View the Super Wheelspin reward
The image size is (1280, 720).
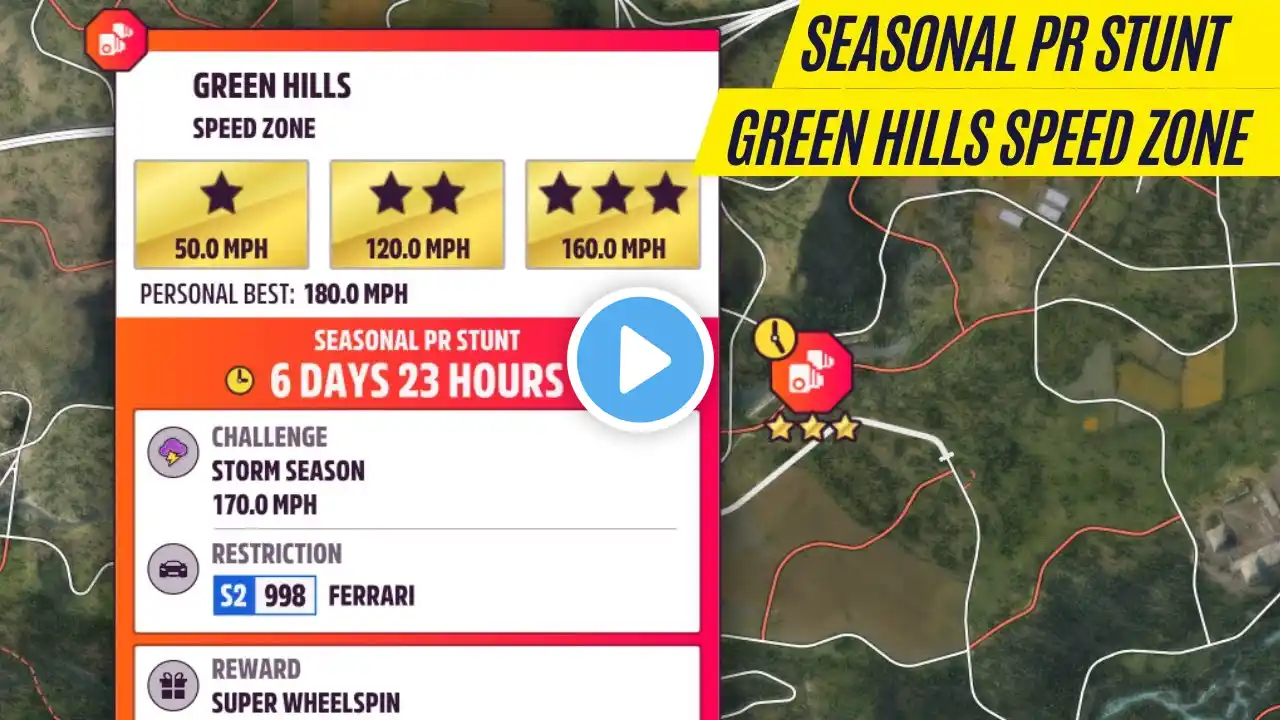416,685
